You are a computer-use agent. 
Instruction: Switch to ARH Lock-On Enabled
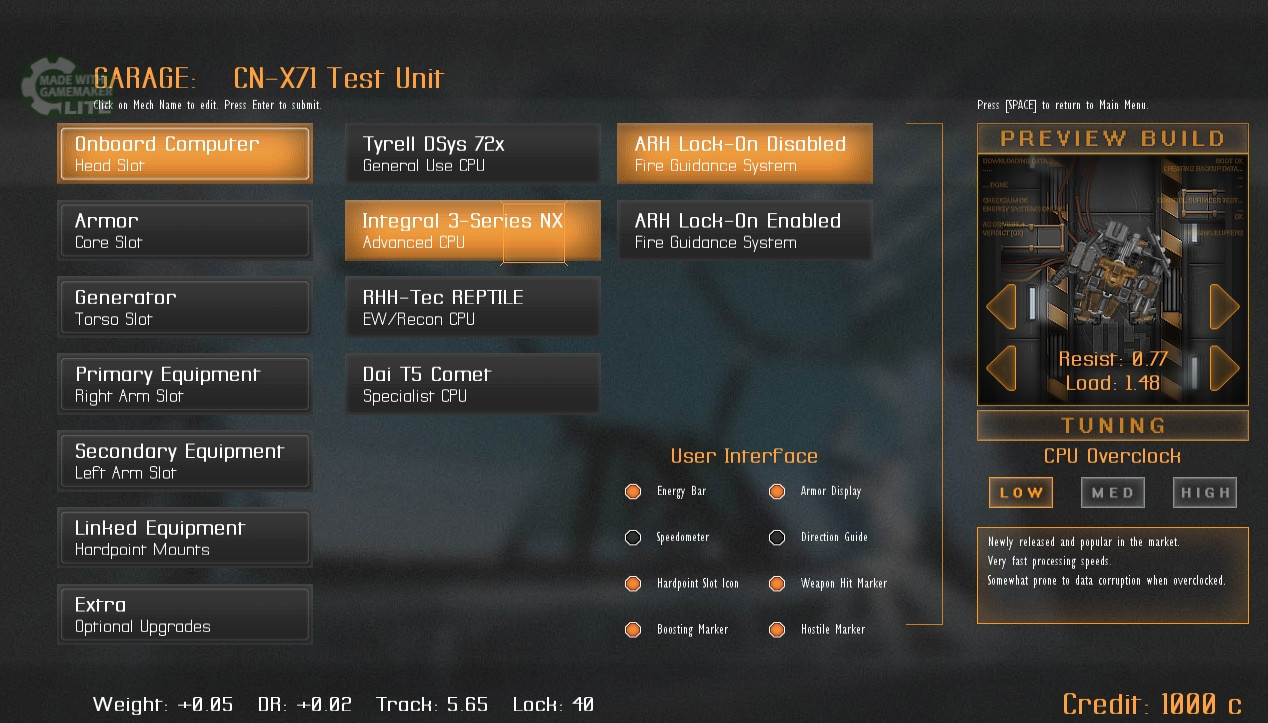click(x=744, y=230)
